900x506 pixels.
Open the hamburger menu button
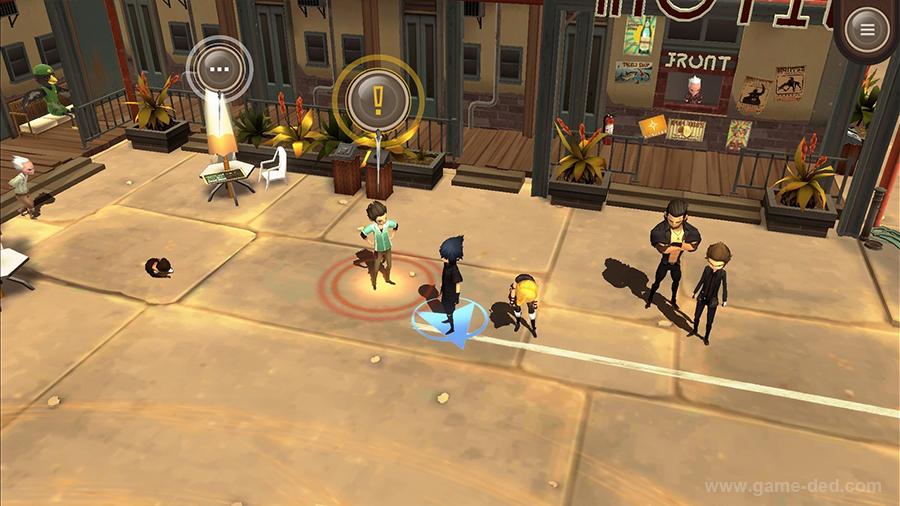866,30
